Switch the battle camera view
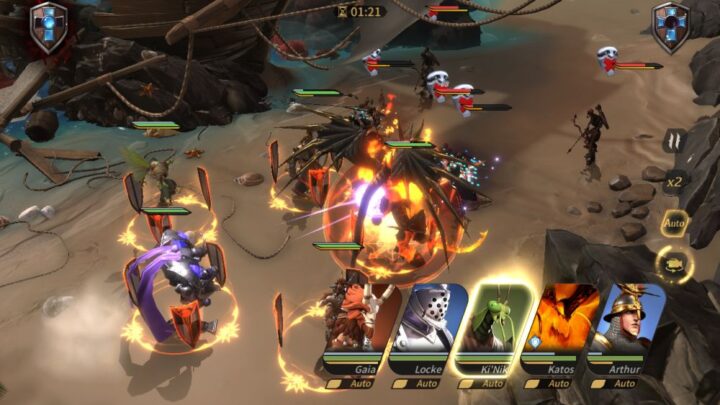This screenshot has height=405, width=720. (x=675, y=264)
